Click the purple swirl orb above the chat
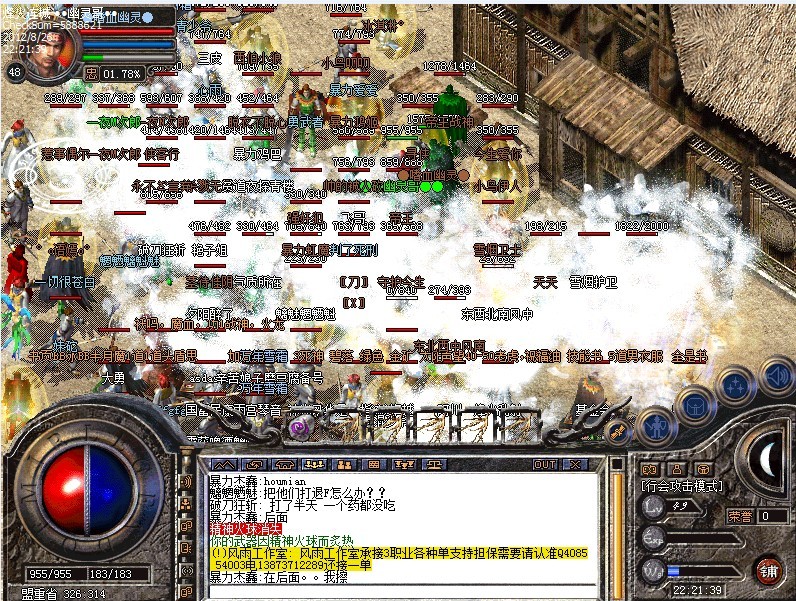The image size is (796, 601). (x=297, y=427)
